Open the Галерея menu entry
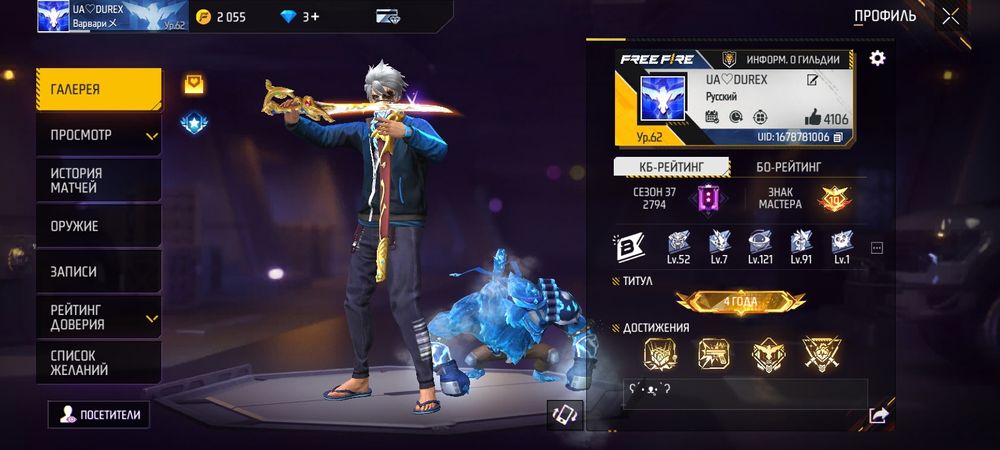 click(98, 89)
